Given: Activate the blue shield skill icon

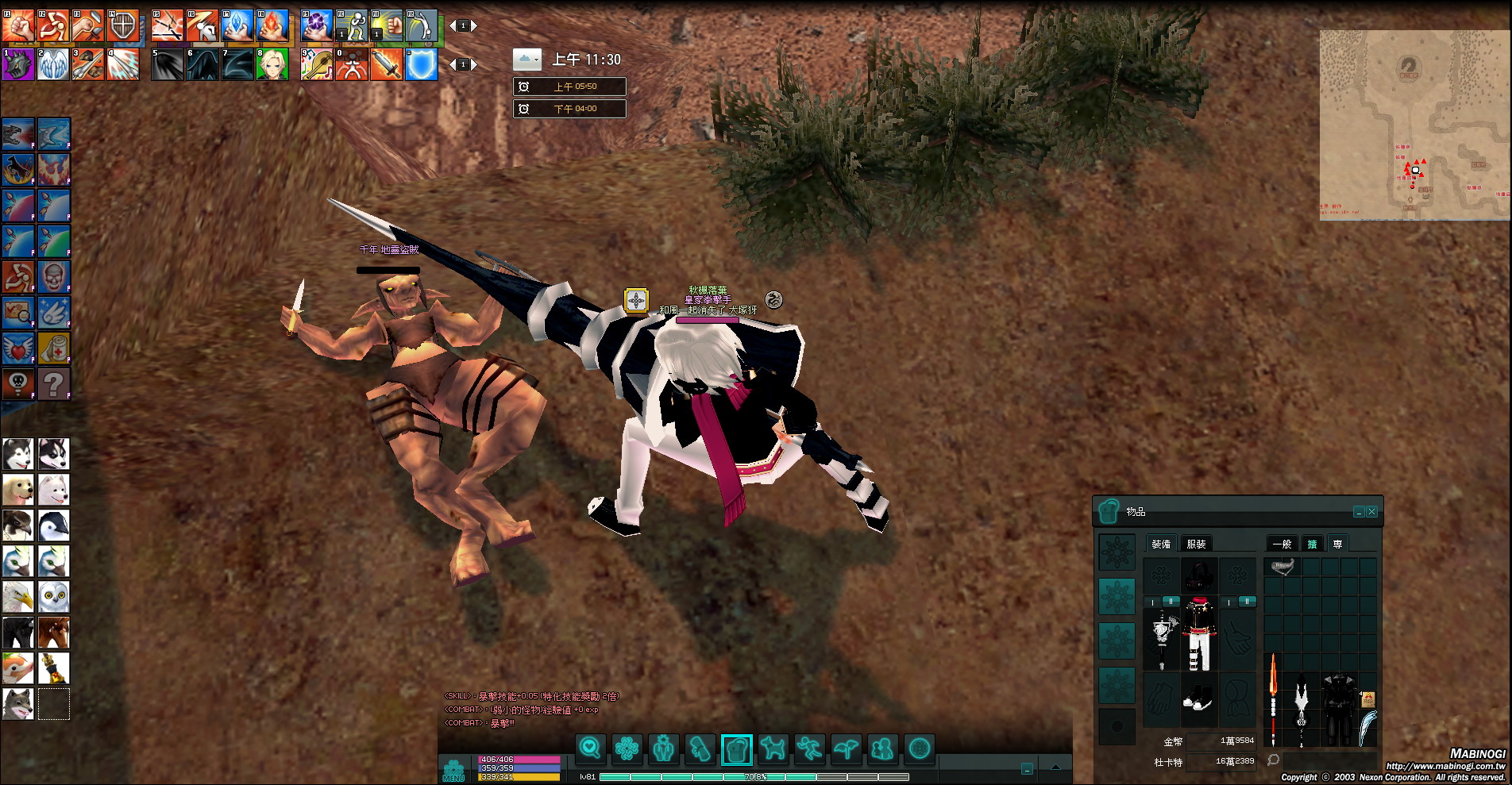Looking at the screenshot, I should pos(422,64).
